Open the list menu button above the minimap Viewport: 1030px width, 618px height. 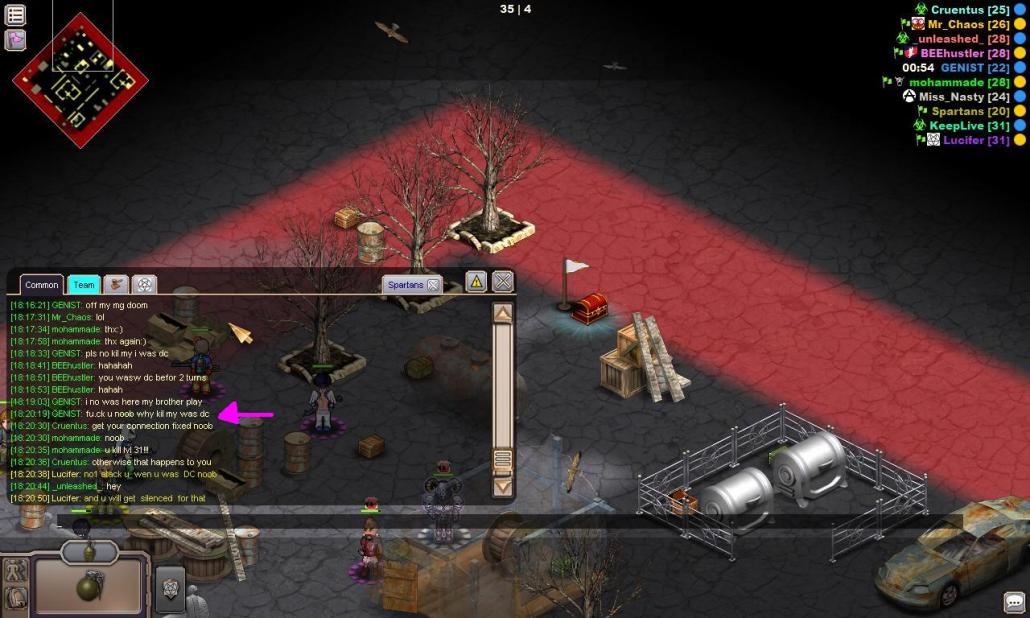coord(15,15)
